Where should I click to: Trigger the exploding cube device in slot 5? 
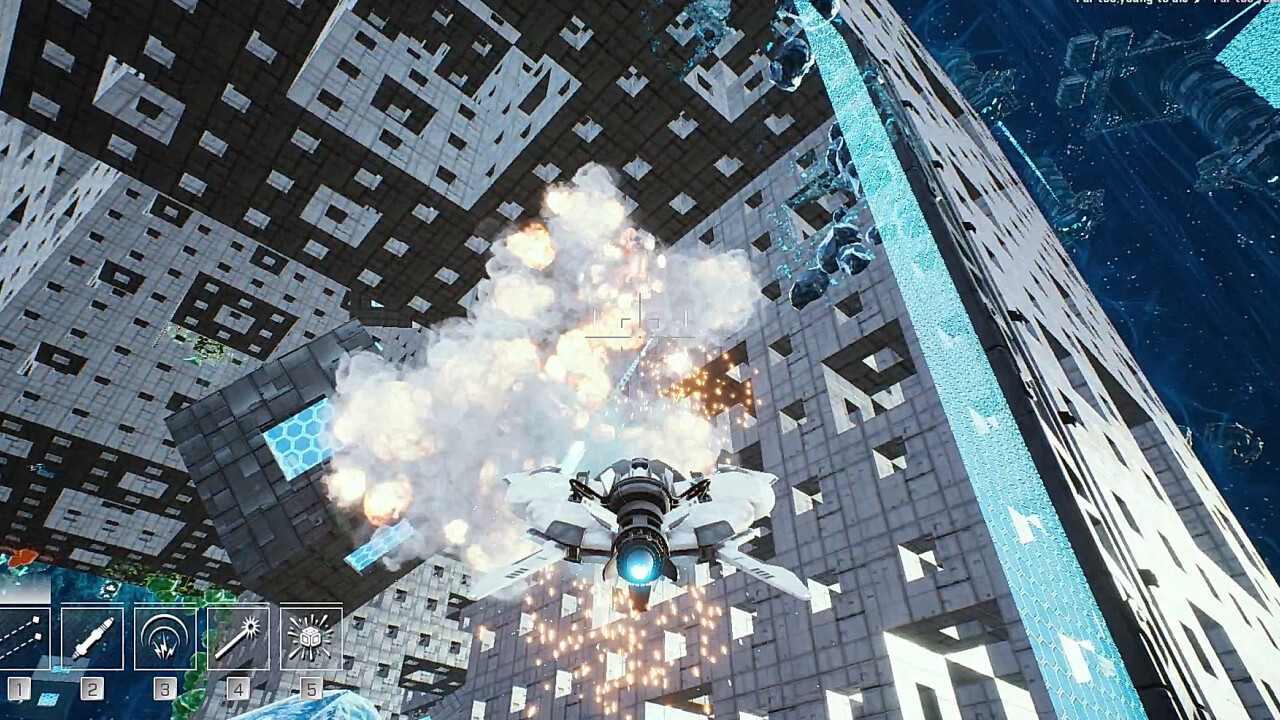click(310, 636)
